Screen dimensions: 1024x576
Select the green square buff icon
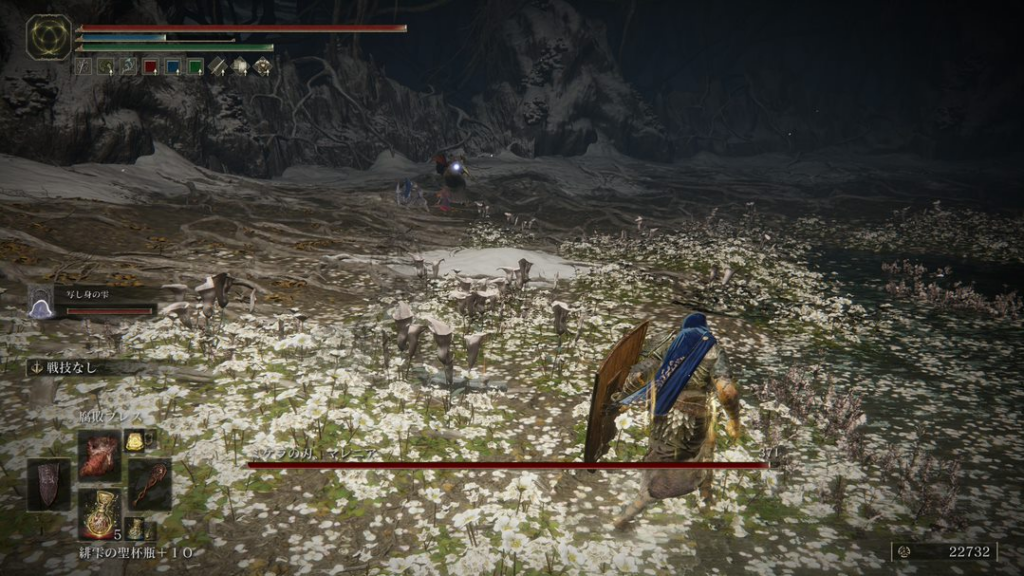point(195,67)
